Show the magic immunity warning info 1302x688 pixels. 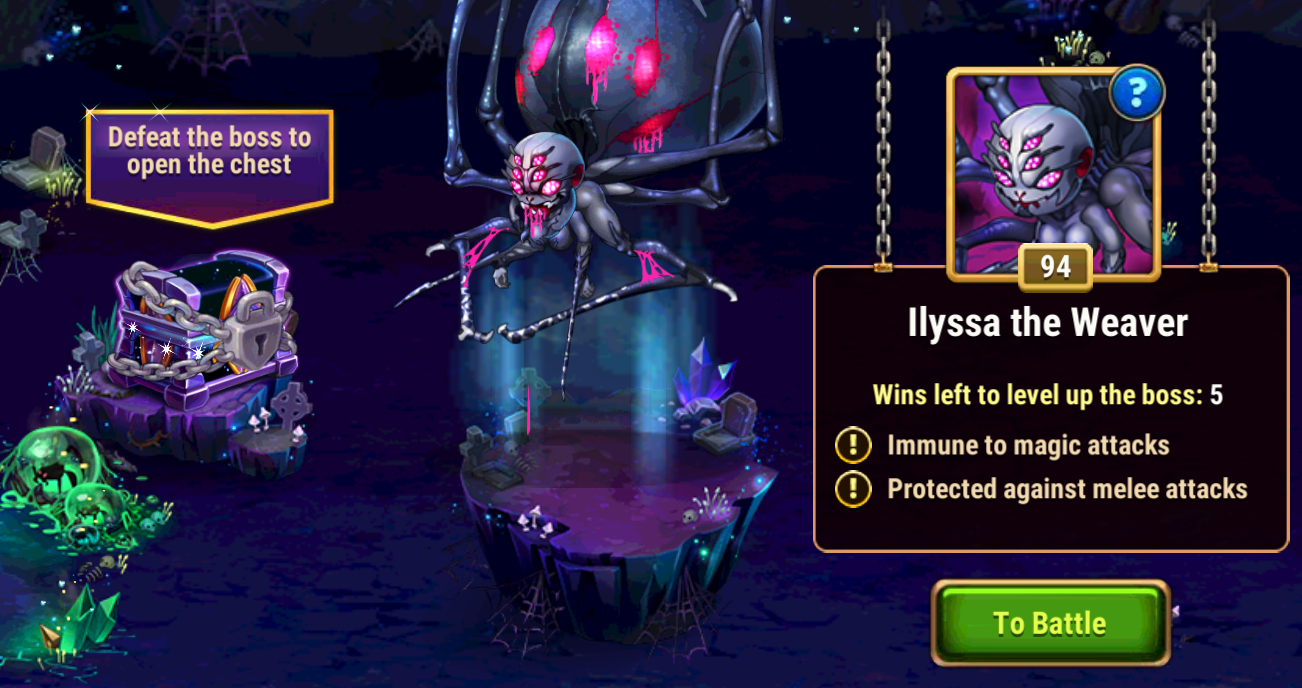tap(853, 446)
